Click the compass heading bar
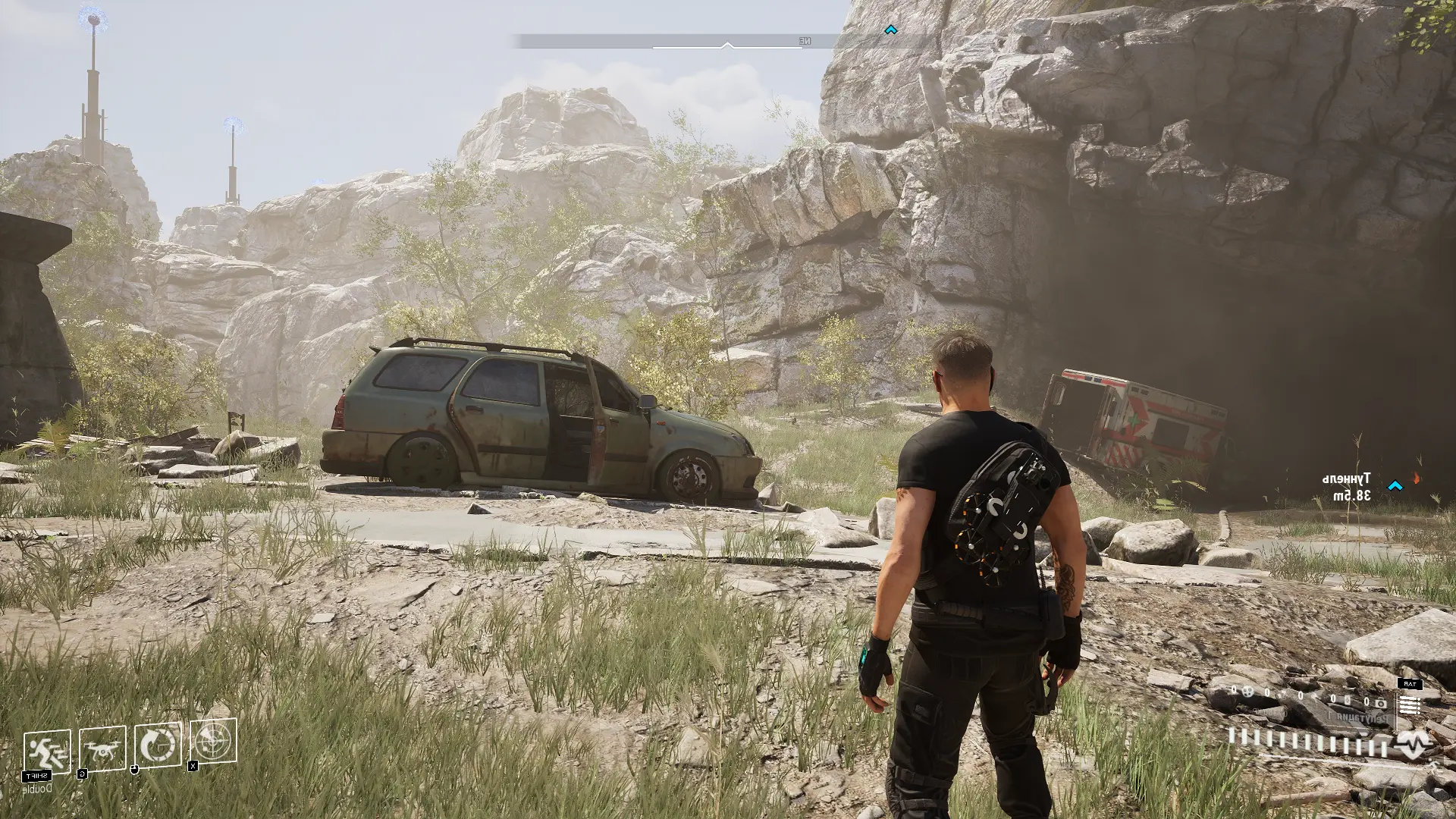 click(x=679, y=41)
